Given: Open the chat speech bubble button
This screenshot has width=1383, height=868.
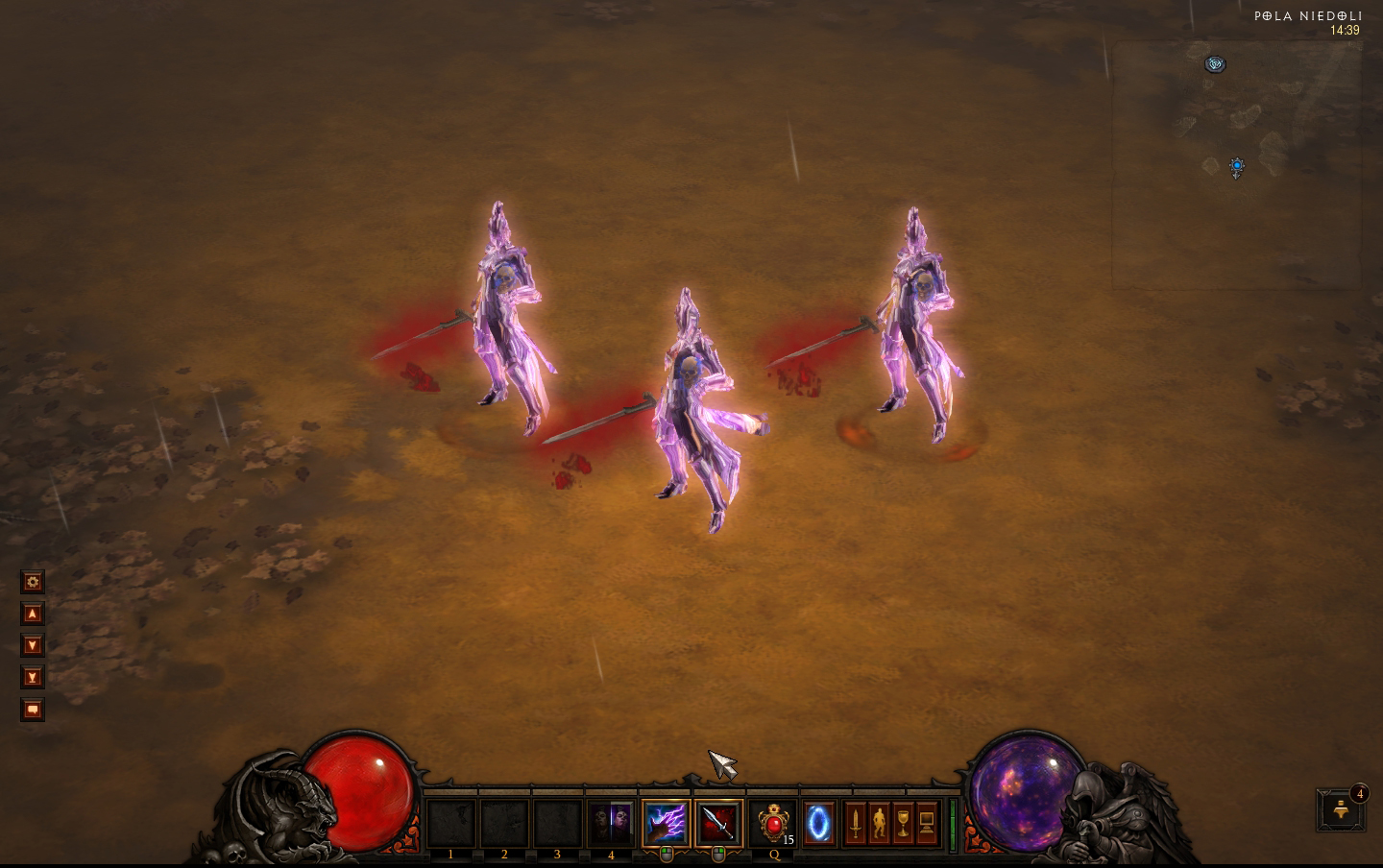Looking at the screenshot, I should pos(33,710).
